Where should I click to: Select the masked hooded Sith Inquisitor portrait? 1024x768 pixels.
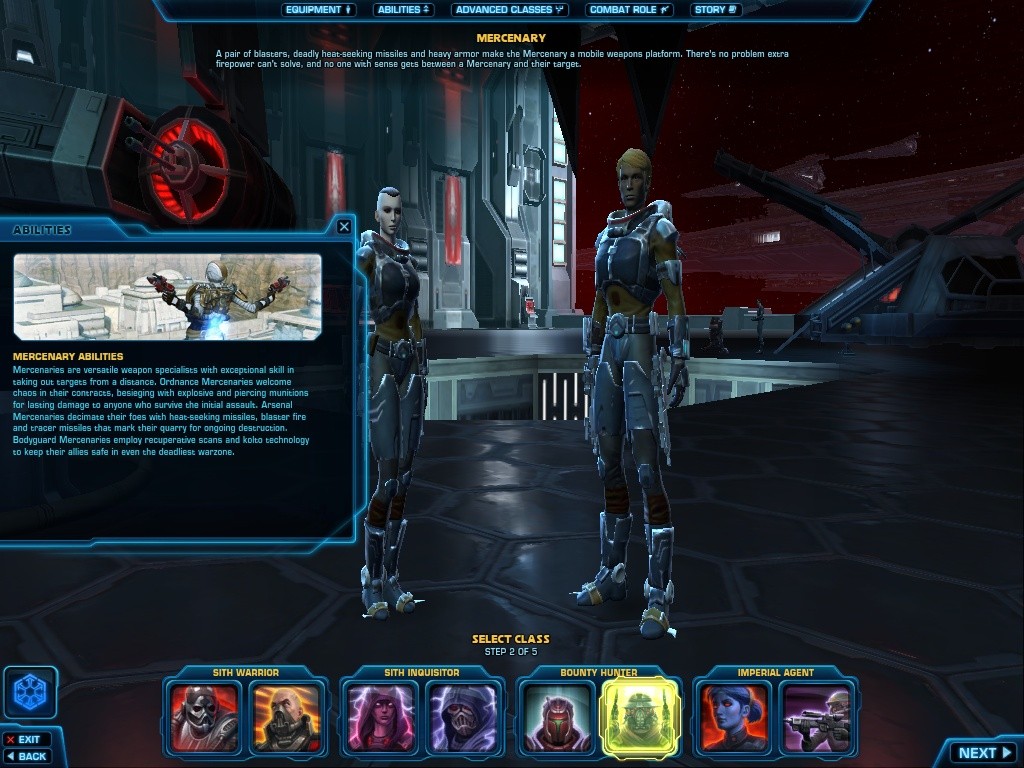[461, 717]
